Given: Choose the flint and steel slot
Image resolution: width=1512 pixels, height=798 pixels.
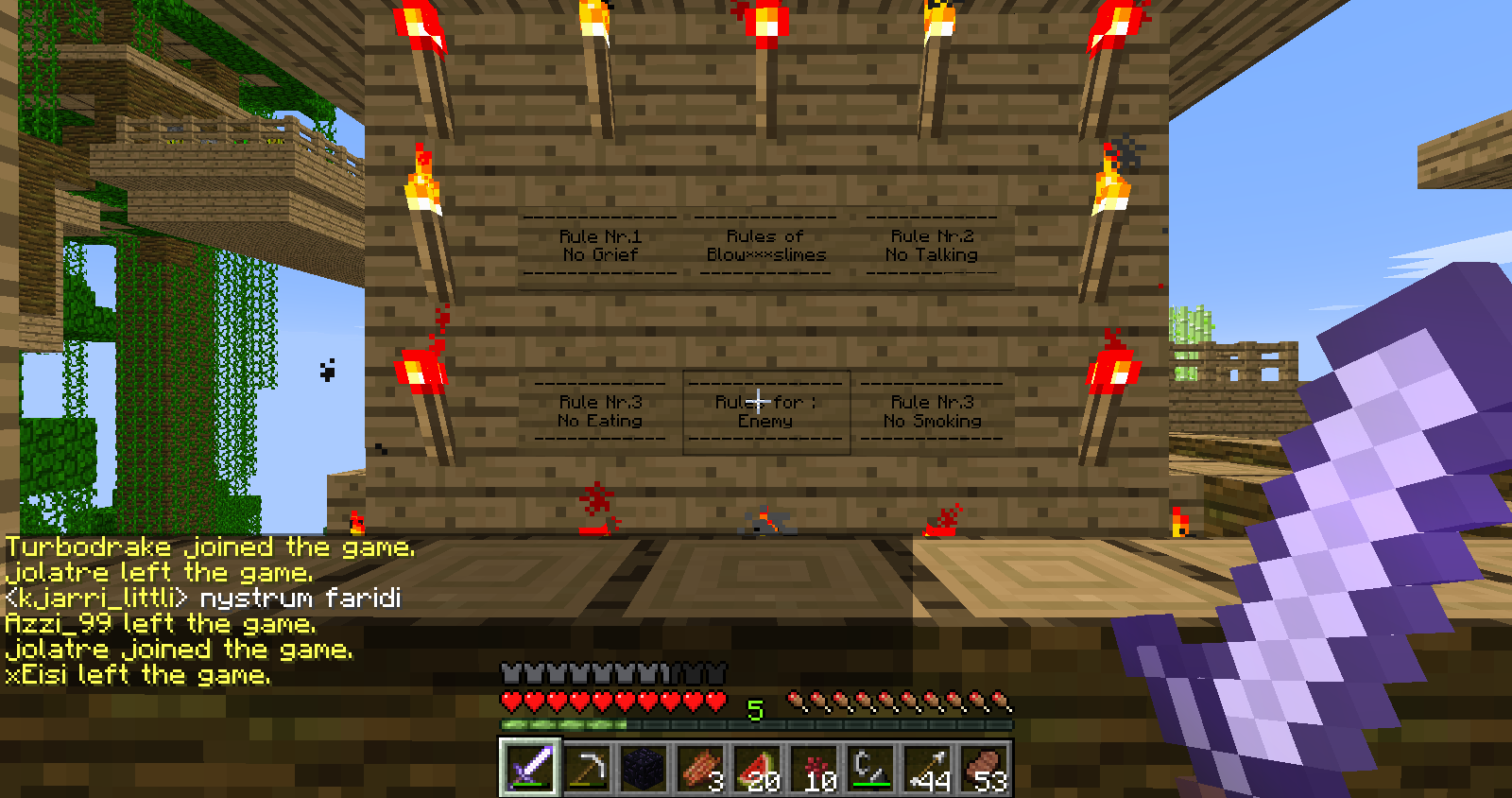Looking at the screenshot, I should point(871,768).
